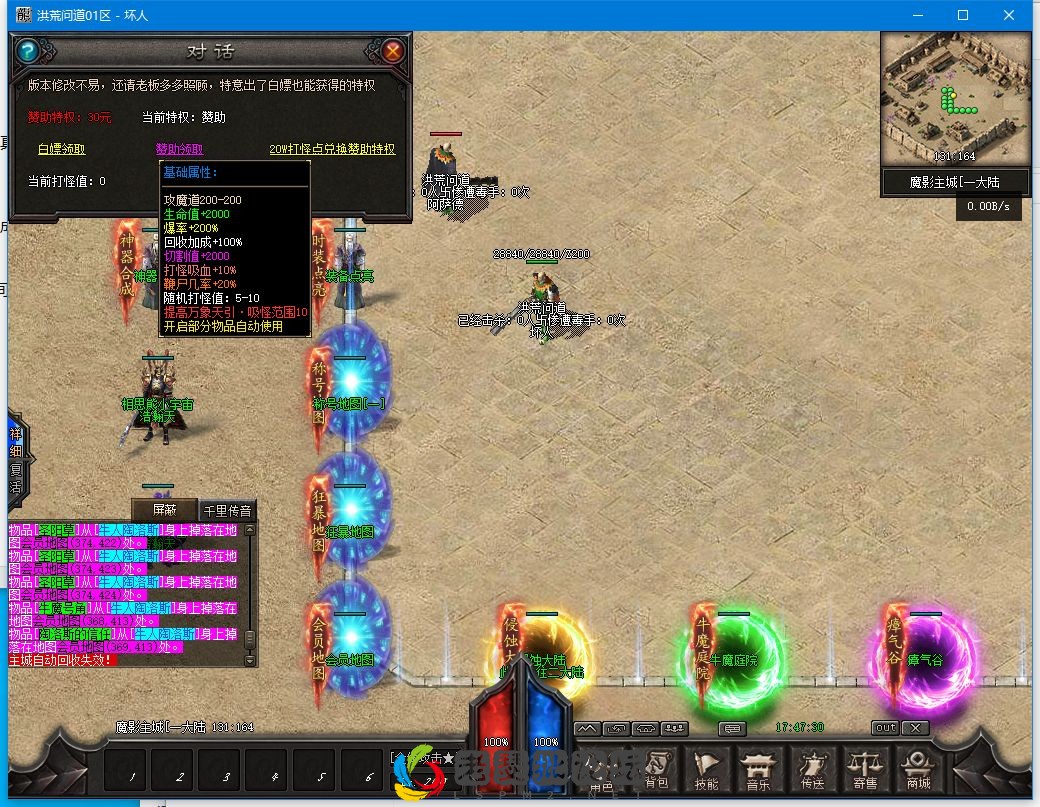Minimize the game window
The width and height of the screenshot is (1040, 807).
click(x=917, y=15)
